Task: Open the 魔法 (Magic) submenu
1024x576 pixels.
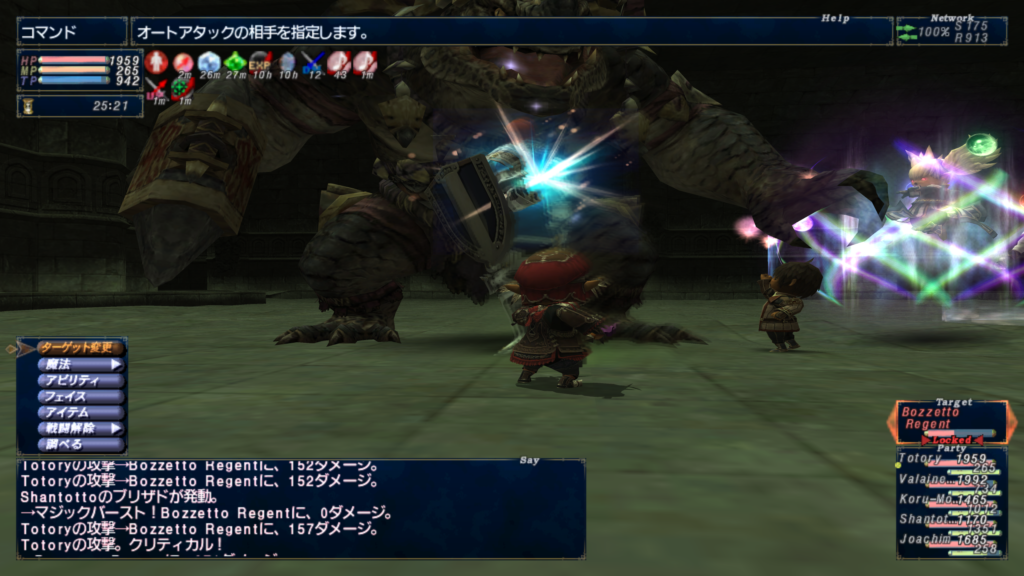Action: click(80, 364)
